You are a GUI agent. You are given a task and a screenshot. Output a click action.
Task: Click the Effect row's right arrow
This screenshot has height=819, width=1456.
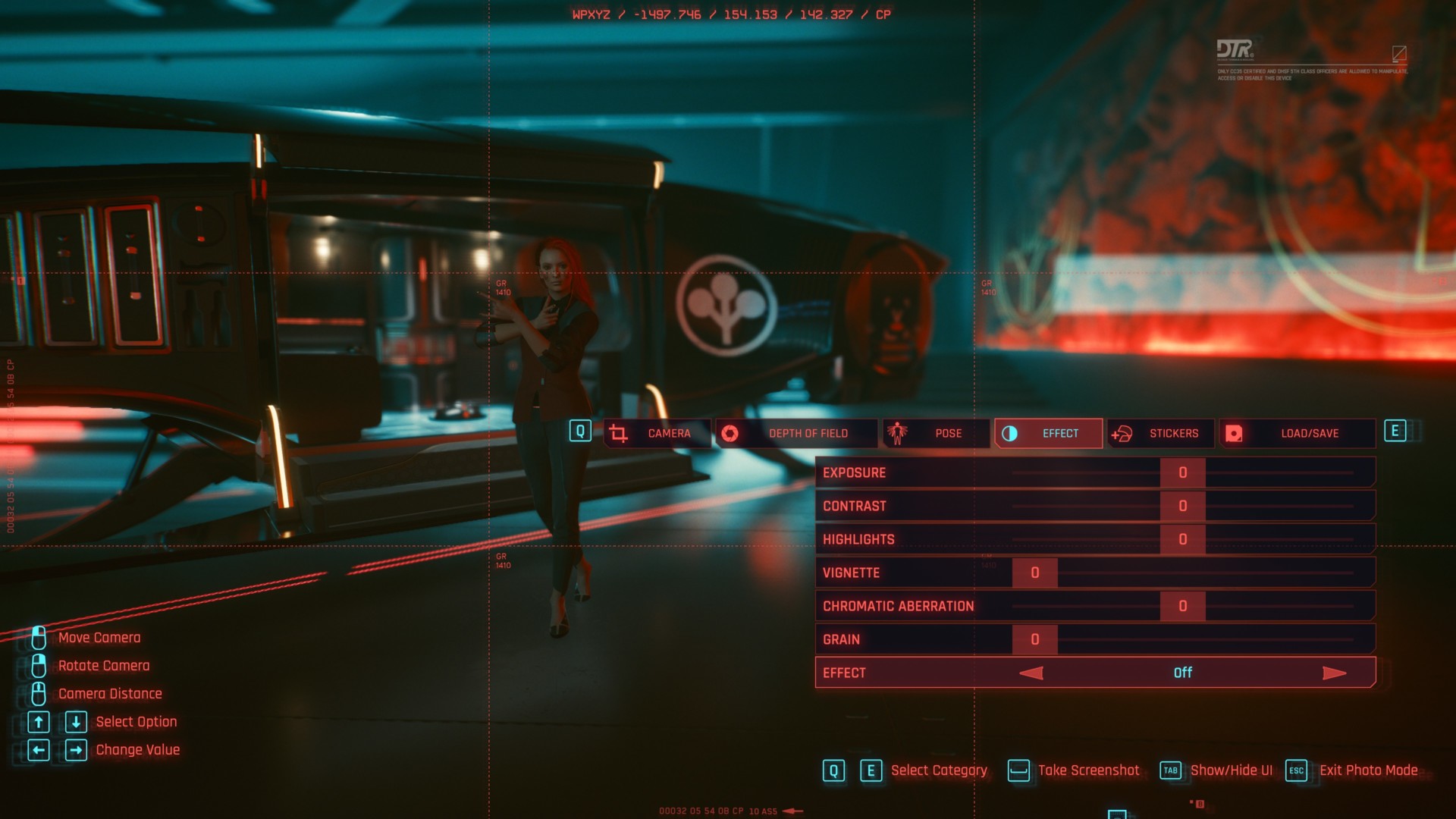(1334, 673)
